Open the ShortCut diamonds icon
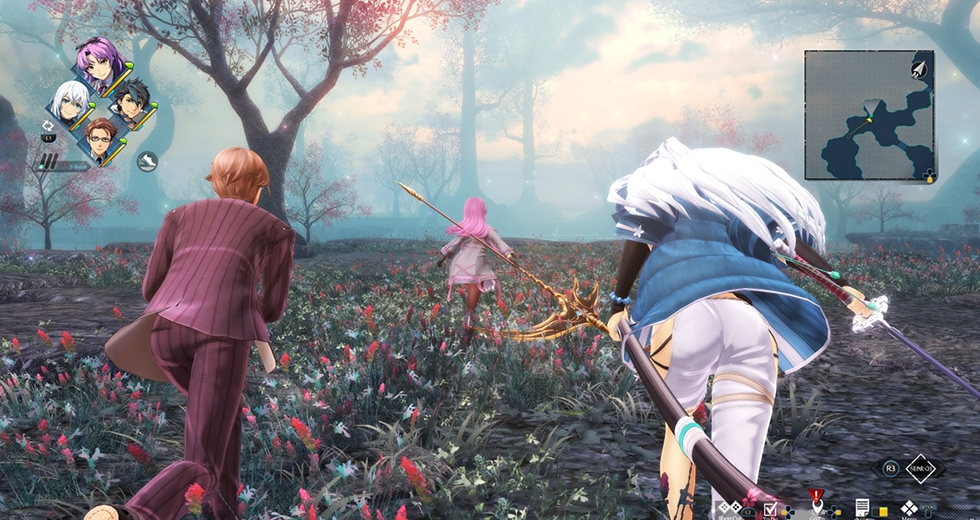The width and height of the screenshot is (980, 520). coord(730,509)
